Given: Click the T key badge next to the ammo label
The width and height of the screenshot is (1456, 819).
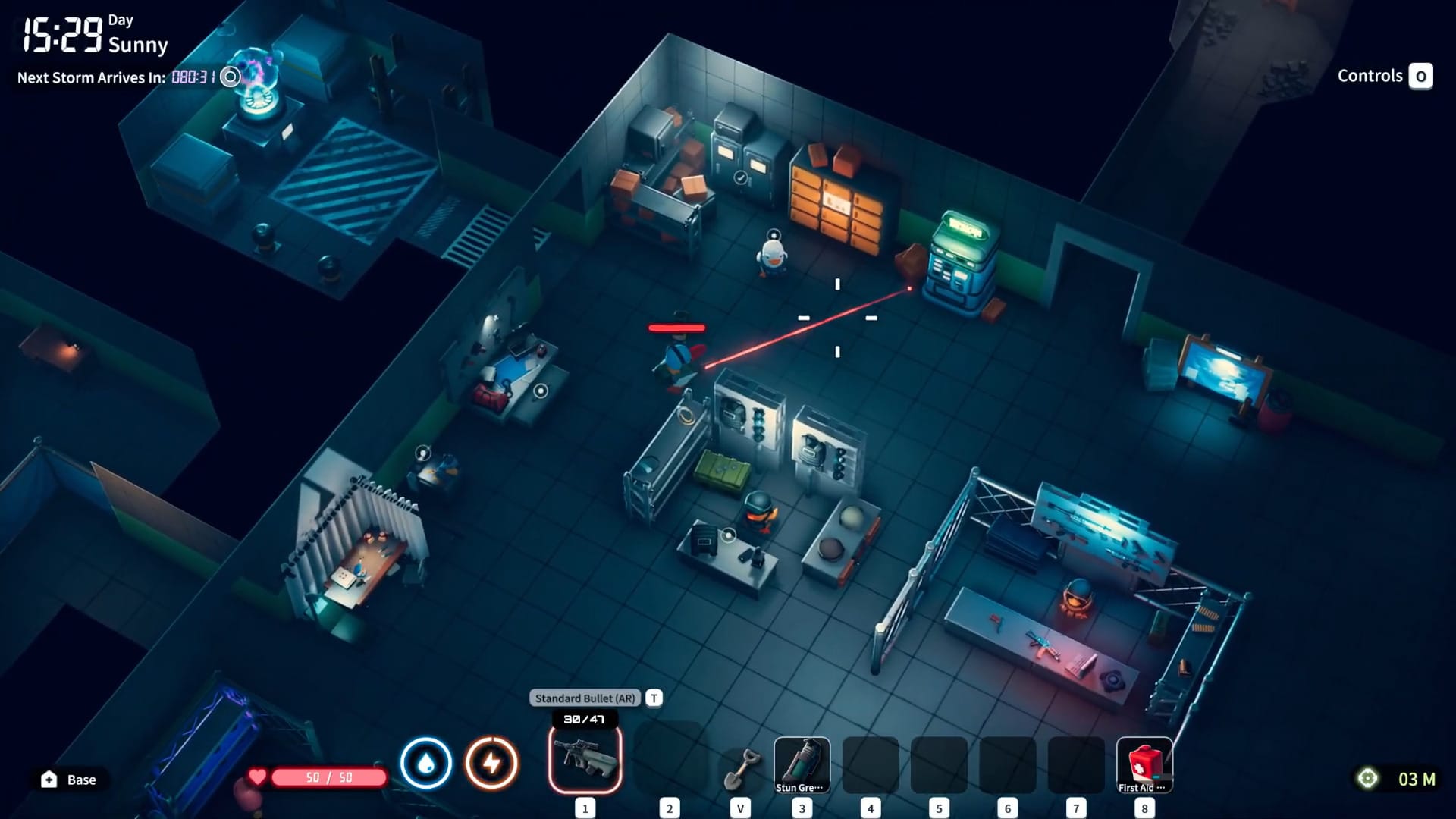Looking at the screenshot, I should click(x=653, y=698).
